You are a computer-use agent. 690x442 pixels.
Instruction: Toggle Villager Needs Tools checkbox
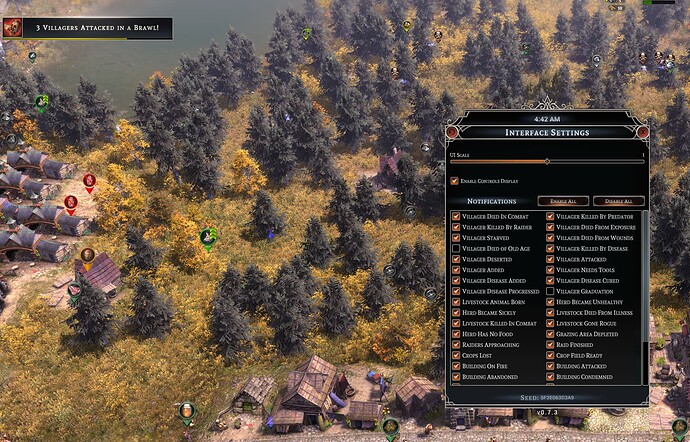coord(550,270)
